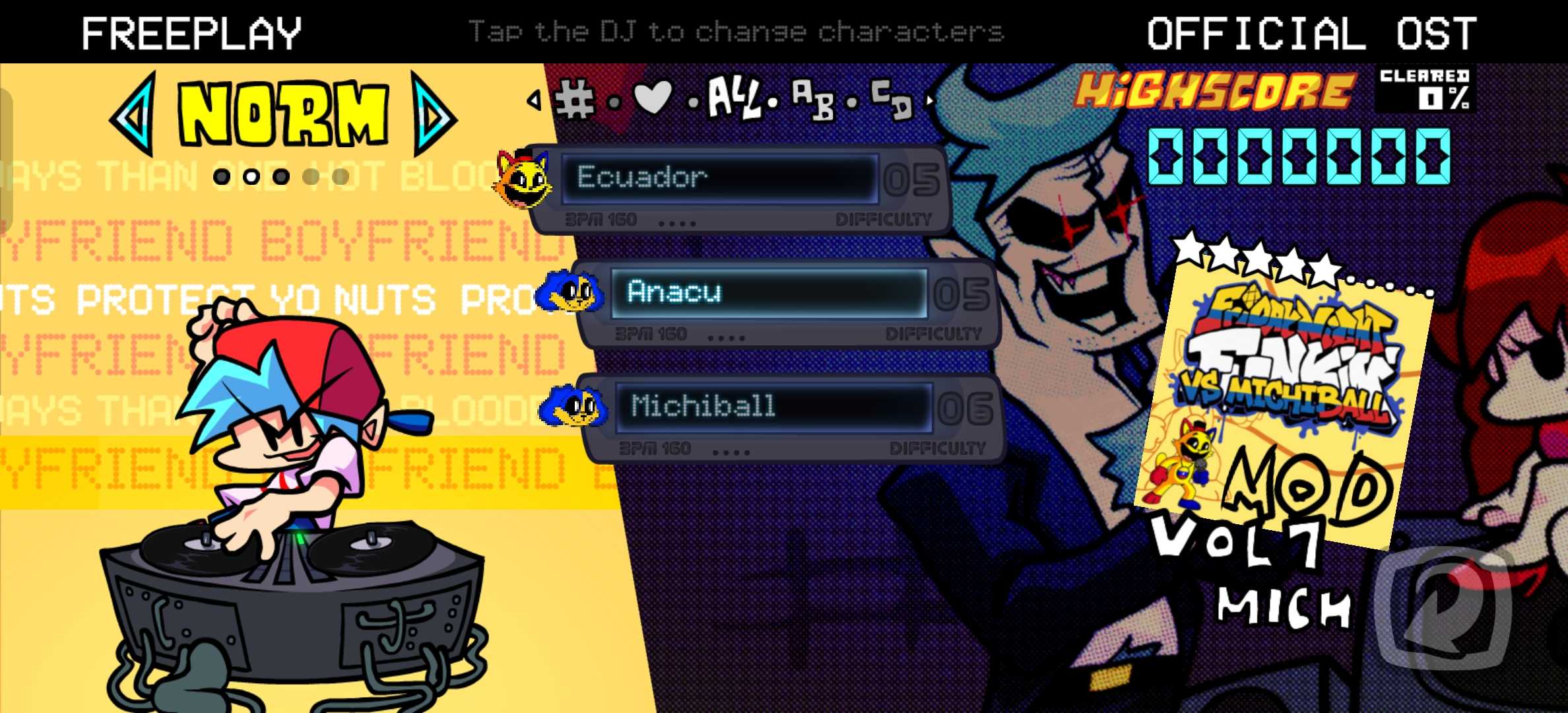
Task: Switch difficulty with the left arrow
Action: pyautogui.click(x=135, y=115)
